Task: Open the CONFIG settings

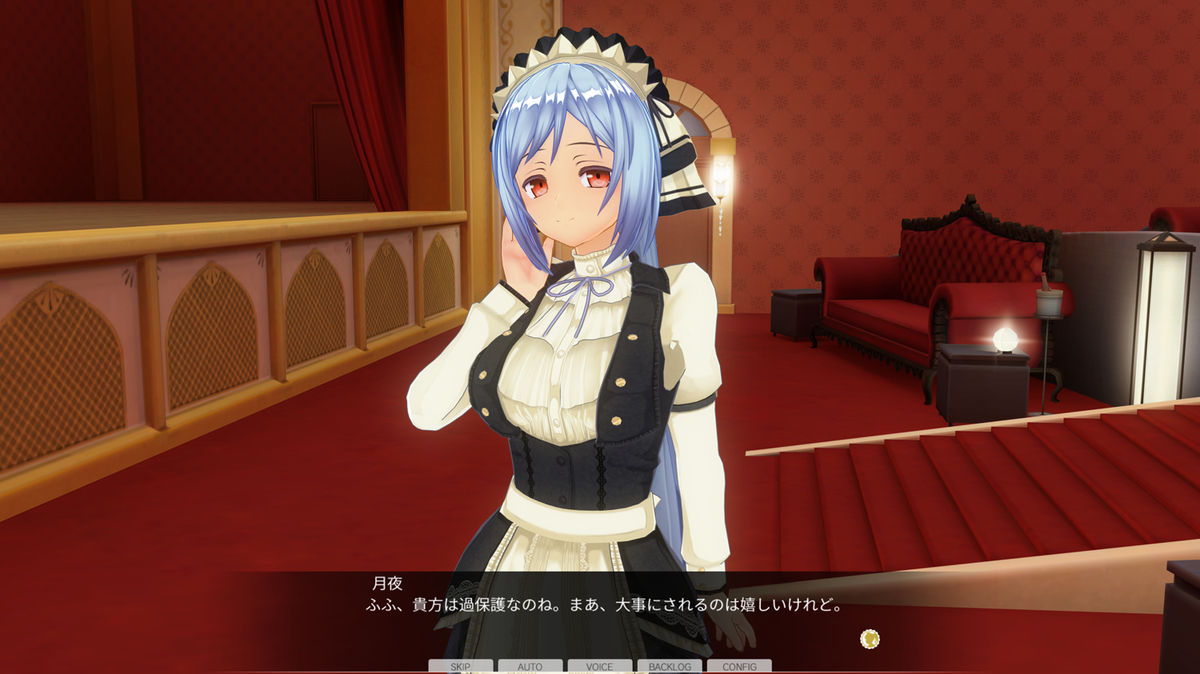Action: [739, 666]
